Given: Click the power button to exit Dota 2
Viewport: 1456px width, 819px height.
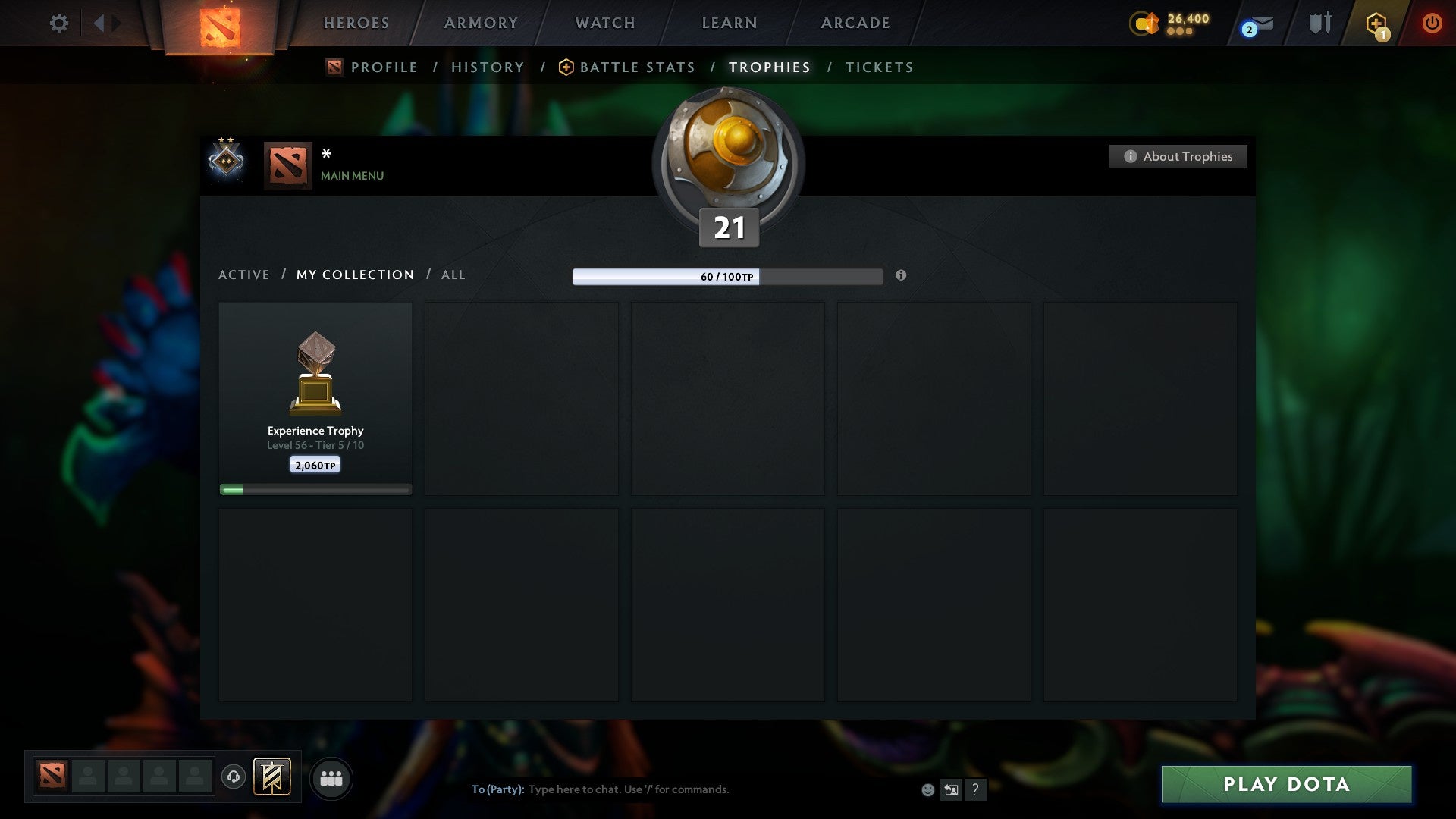Looking at the screenshot, I should pyautogui.click(x=1433, y=23).
